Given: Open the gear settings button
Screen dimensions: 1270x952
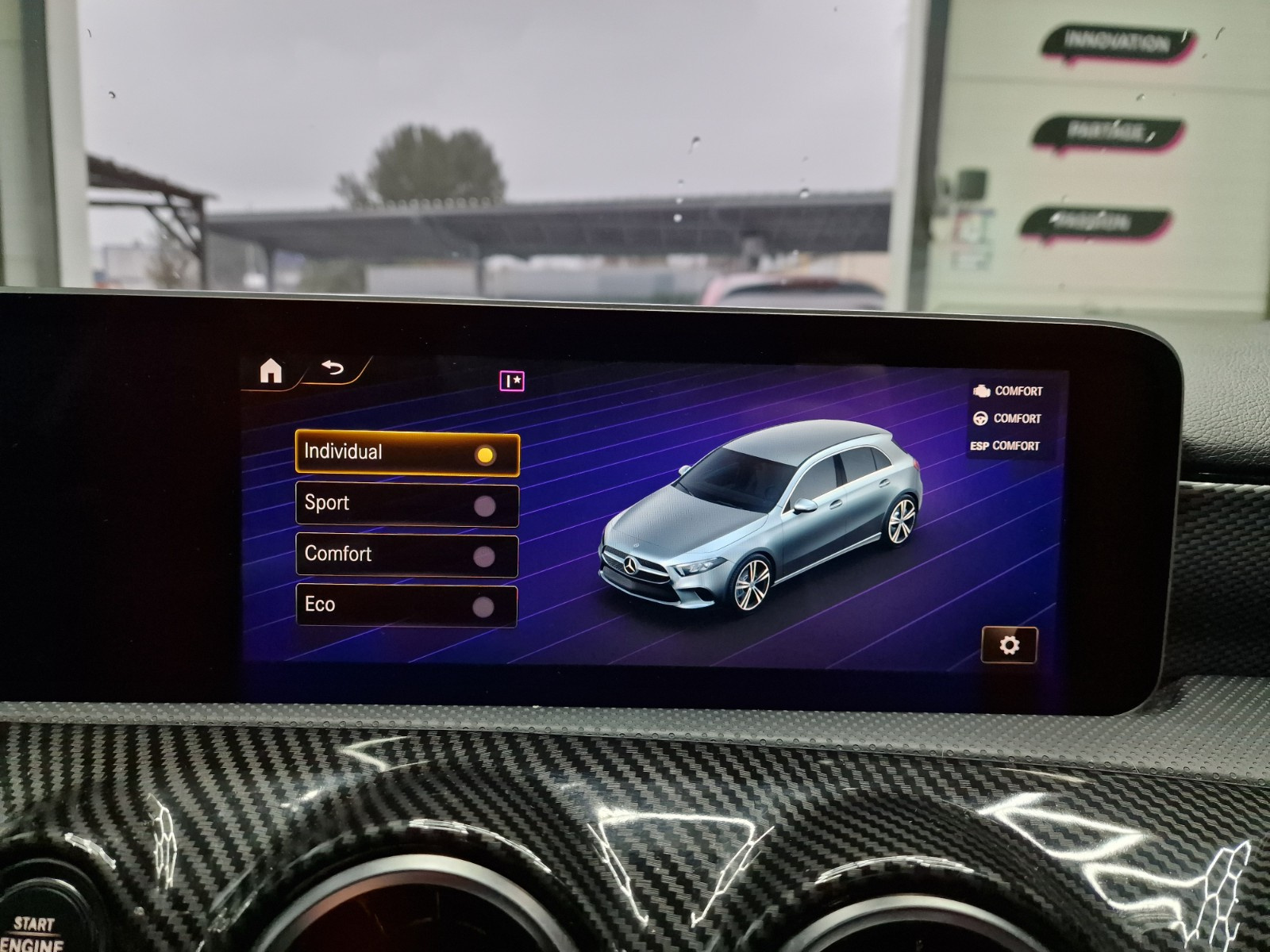Looking at the screenshot, I should (1009, 645).
